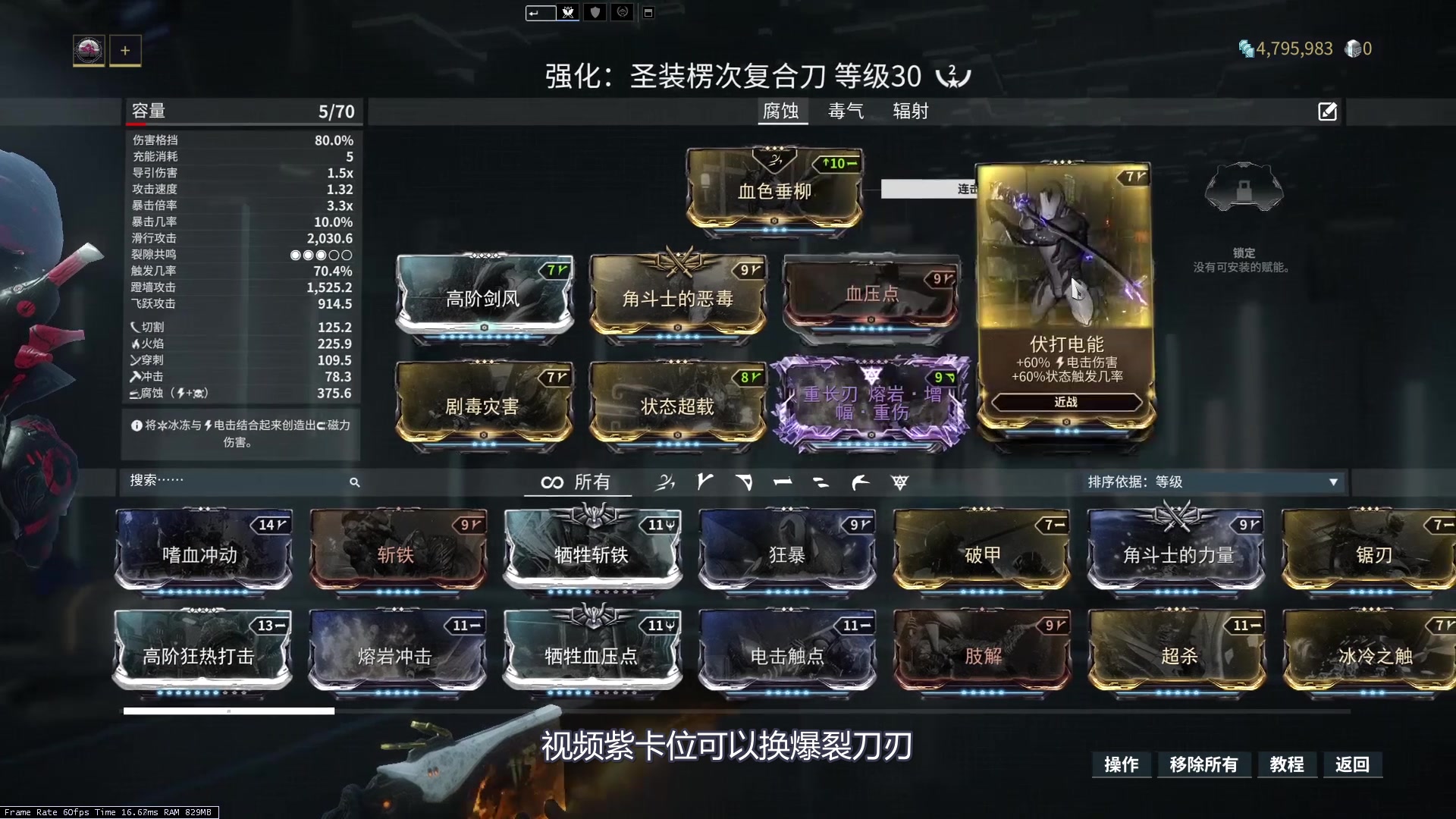The height and width of the screenshot is (819, 1456).
Task: Switch to the 毒气 damage tab
Action: (846, 111)
